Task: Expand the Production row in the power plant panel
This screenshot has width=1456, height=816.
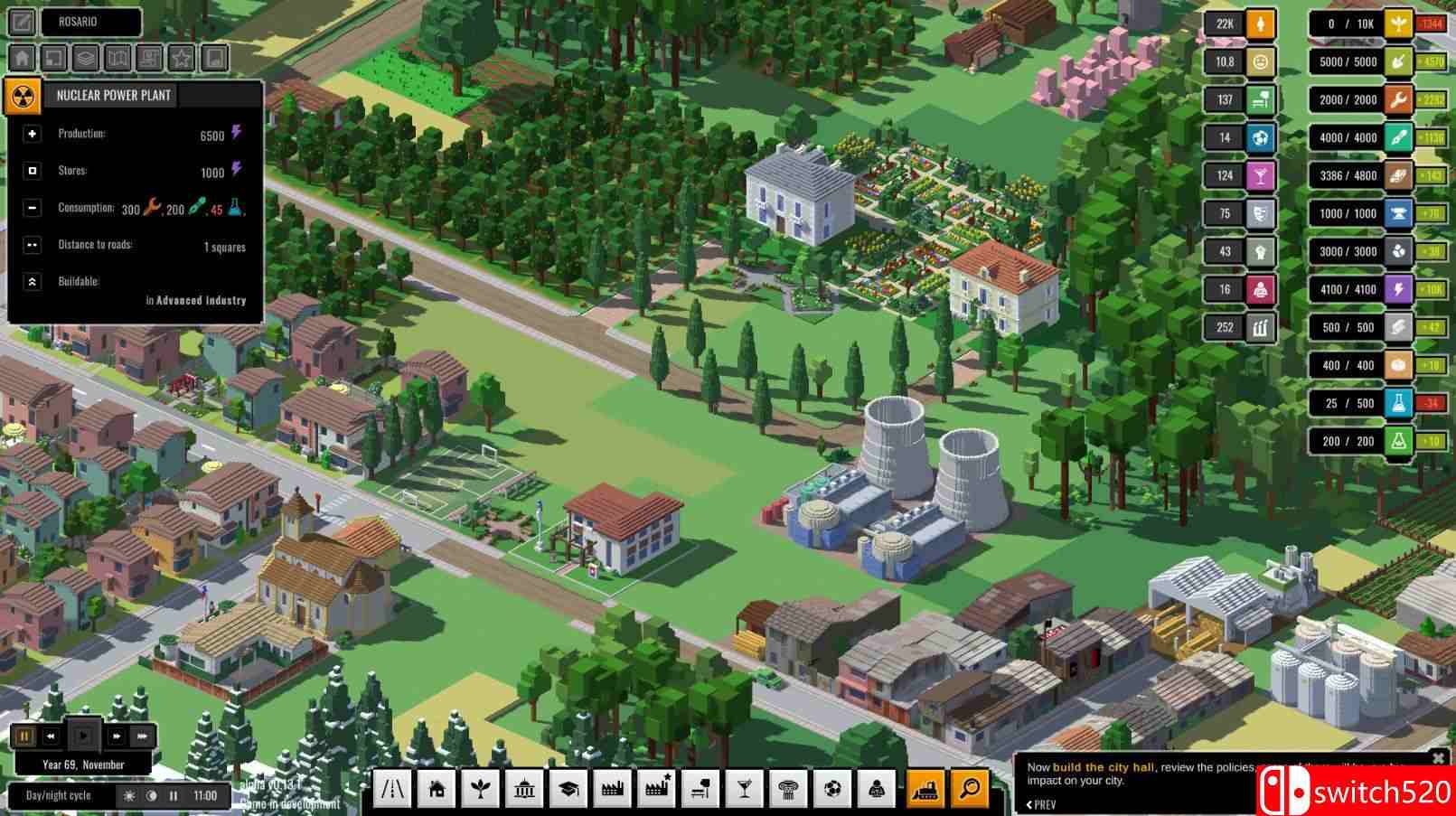Action: [33, 134]
